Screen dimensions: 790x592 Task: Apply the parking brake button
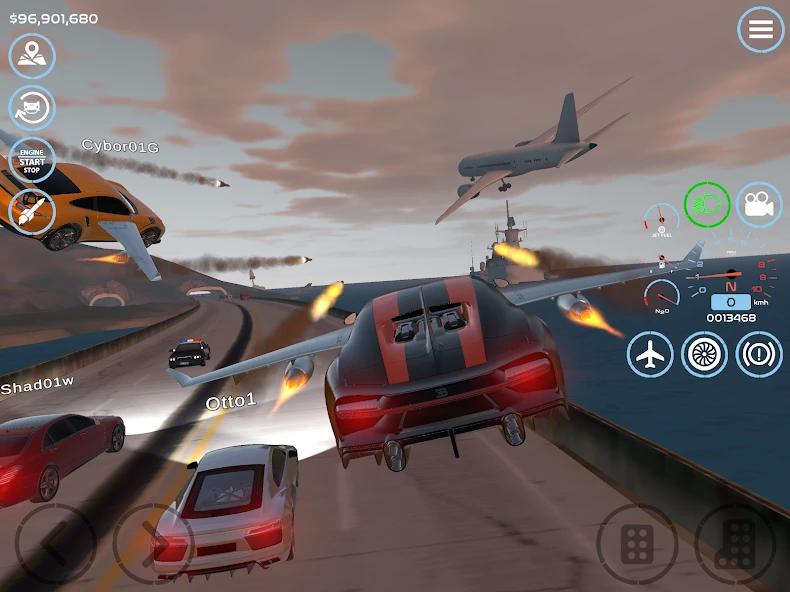[759, 354]
